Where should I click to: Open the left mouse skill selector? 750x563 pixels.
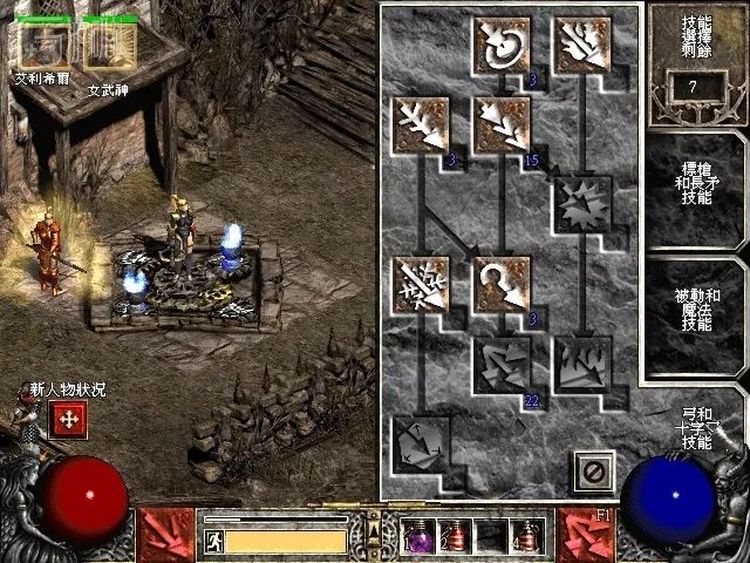(167, 535)
